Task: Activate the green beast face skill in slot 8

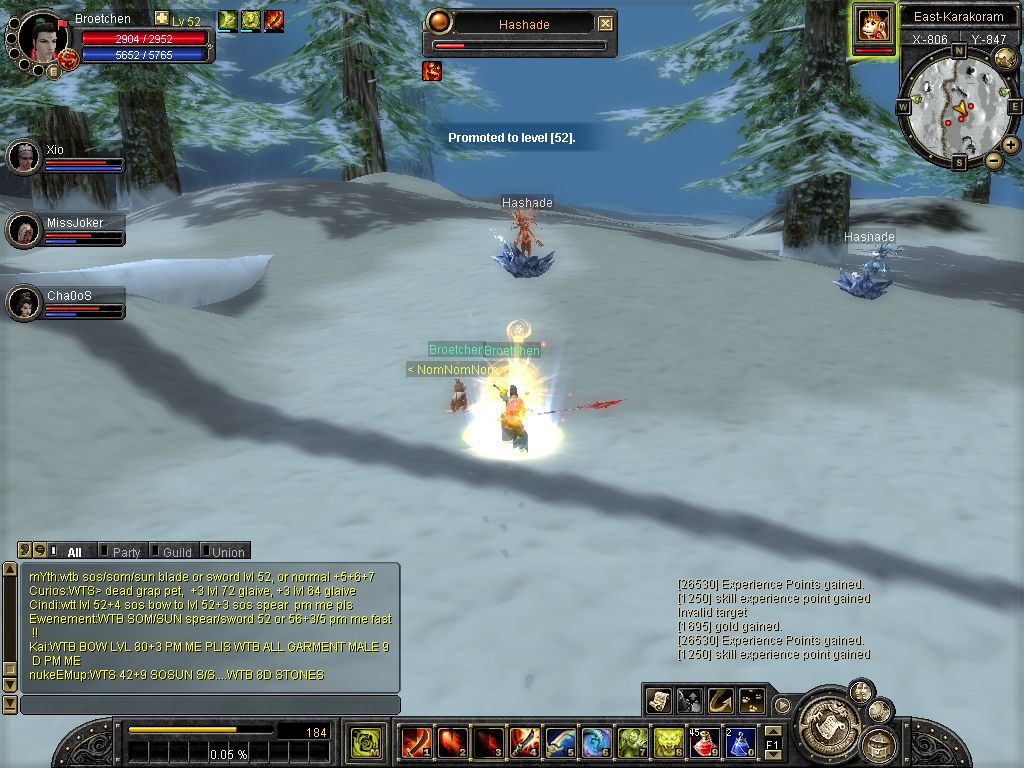Action: (668, 743)
